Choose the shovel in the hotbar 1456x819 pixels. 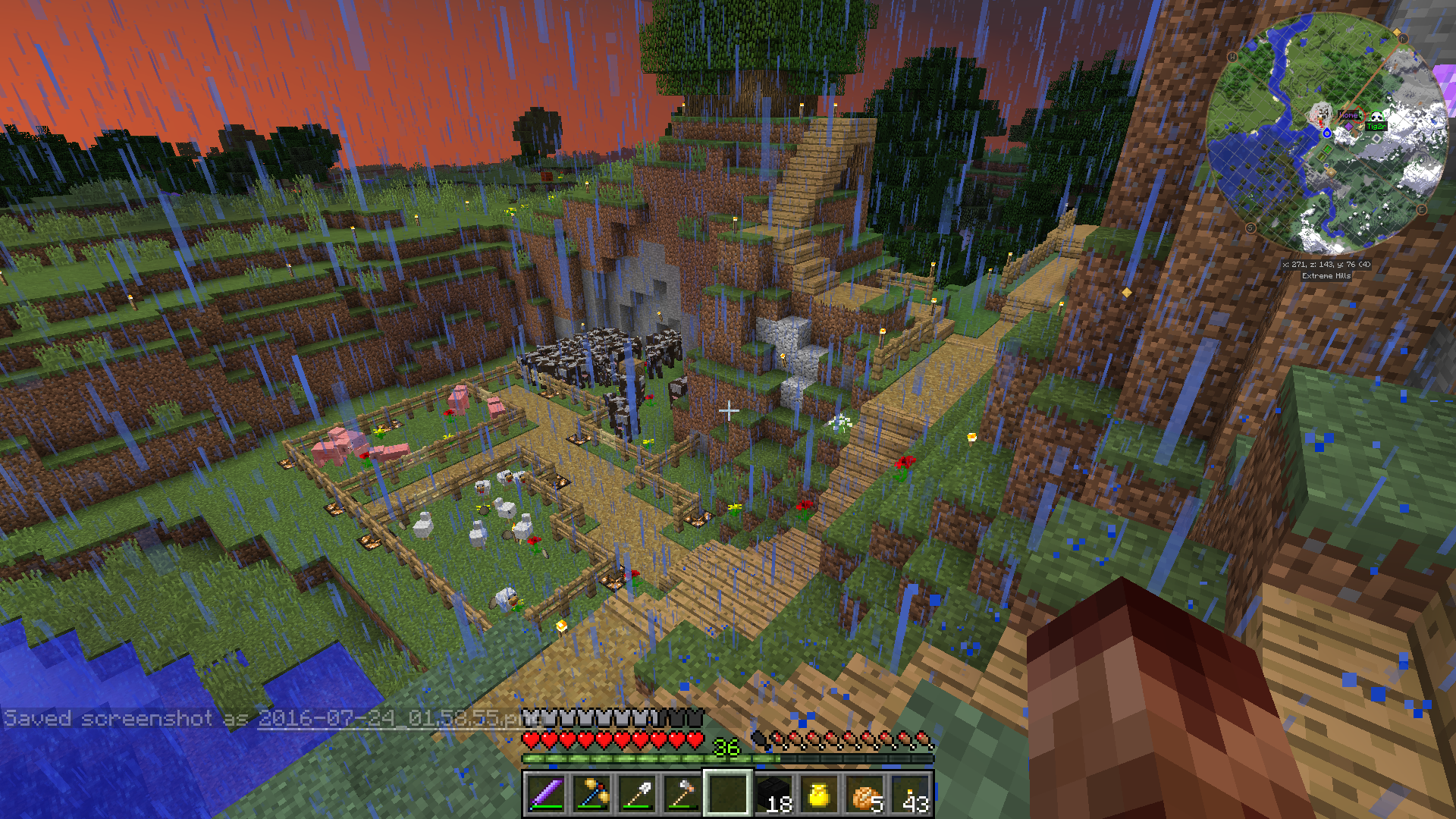637,794
